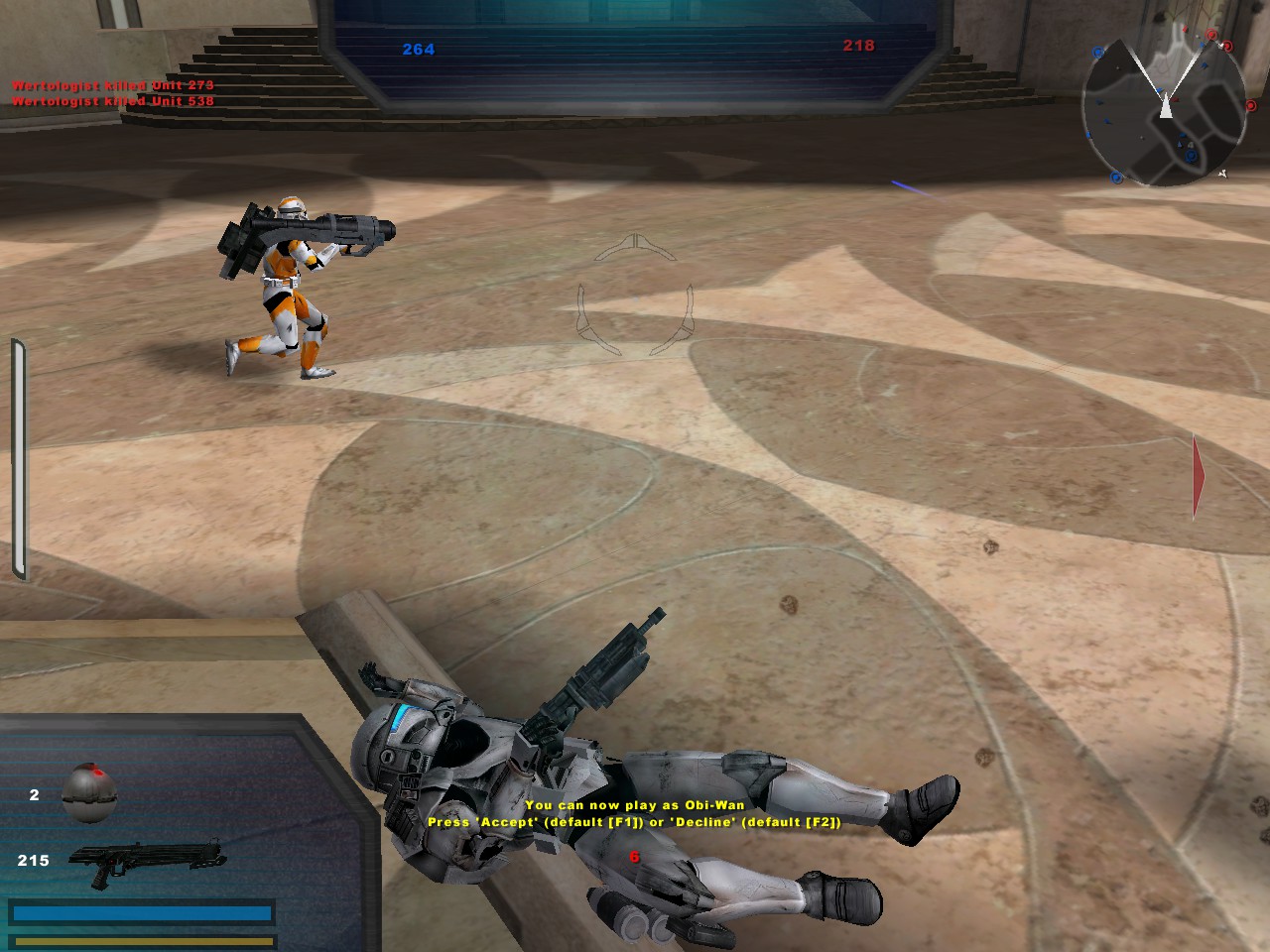Select the thermal detonator grenade icon
The image size is (1270, 952).
[x=90, y=792]
